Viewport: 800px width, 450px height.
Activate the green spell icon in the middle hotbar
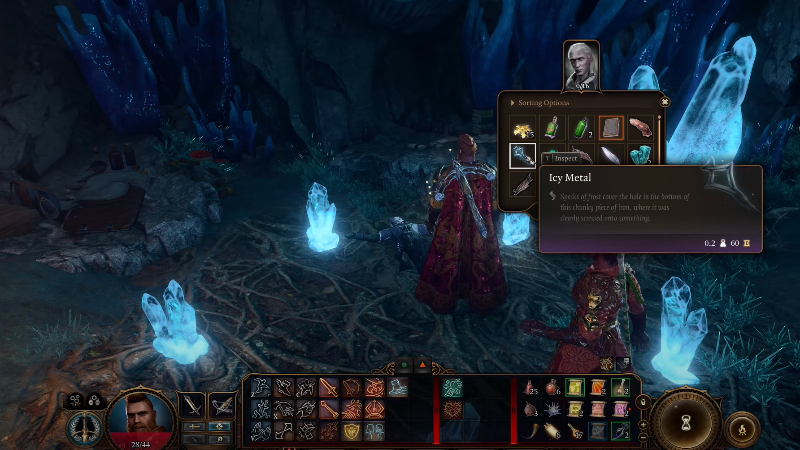click(452, 388)
